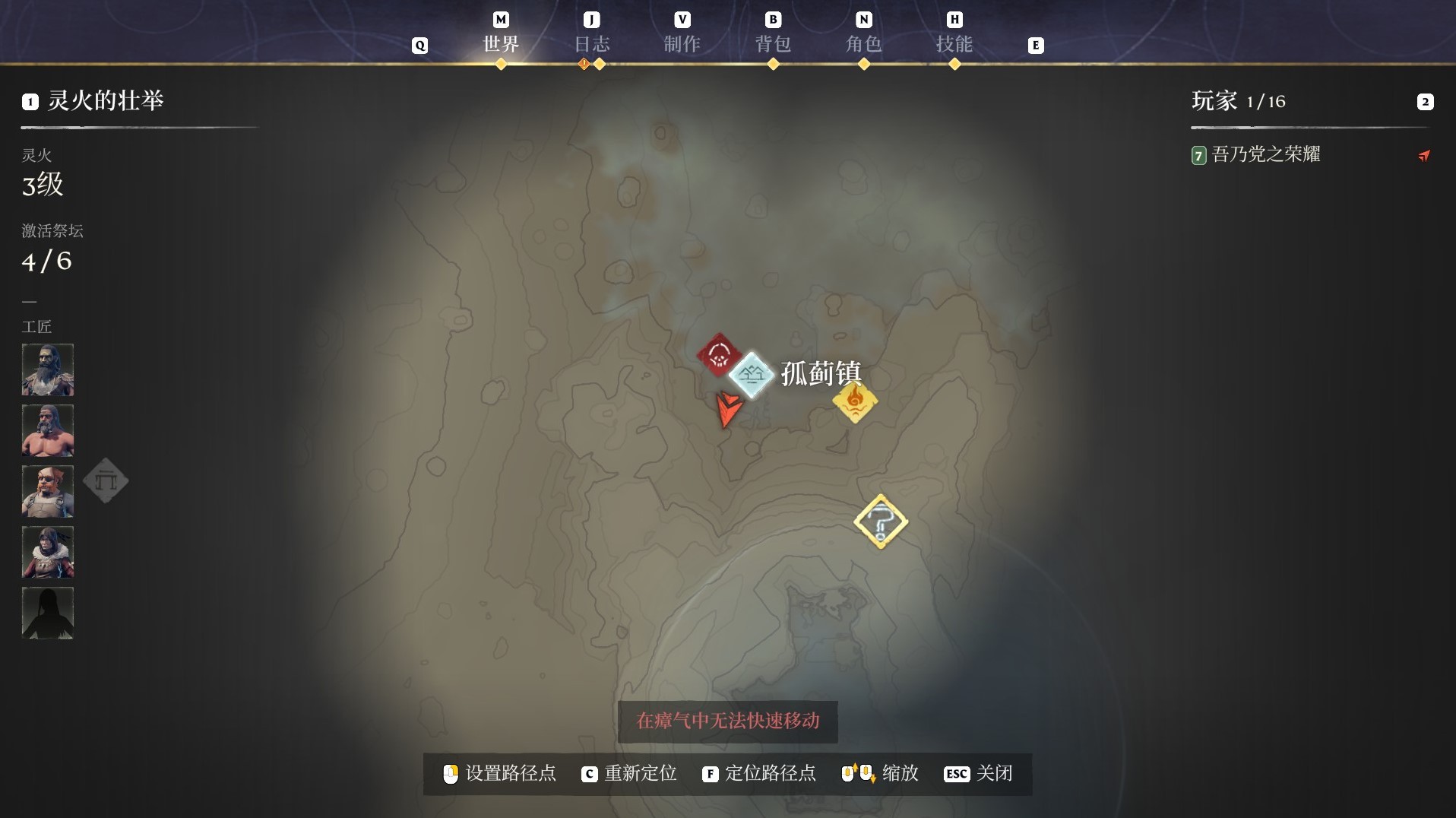
Task: Select the 孤蓟镇 town map marker
Action: [x=752, y=374]
